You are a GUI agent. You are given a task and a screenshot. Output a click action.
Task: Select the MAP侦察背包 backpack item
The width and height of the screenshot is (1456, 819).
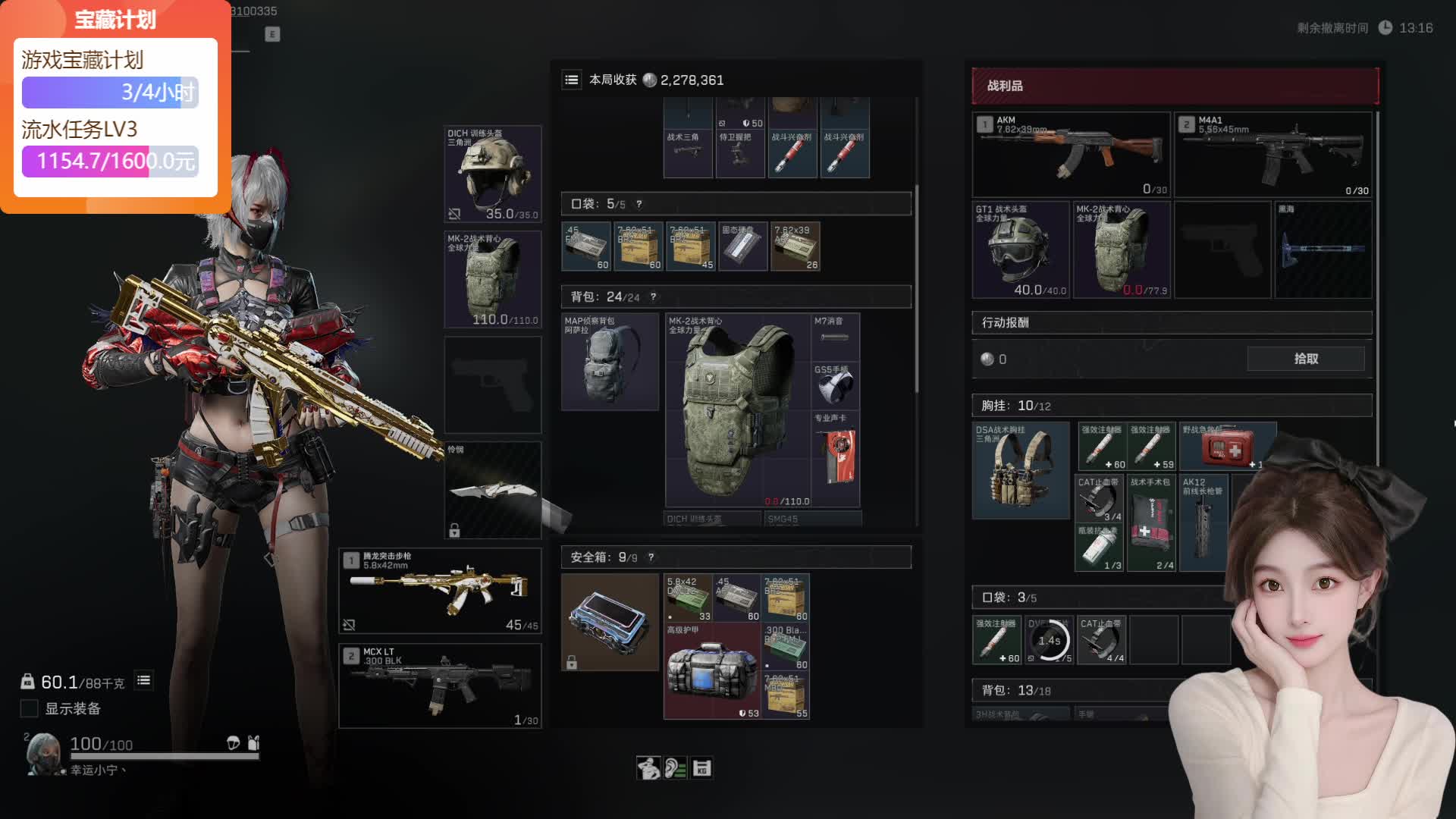tap(610, 362)
